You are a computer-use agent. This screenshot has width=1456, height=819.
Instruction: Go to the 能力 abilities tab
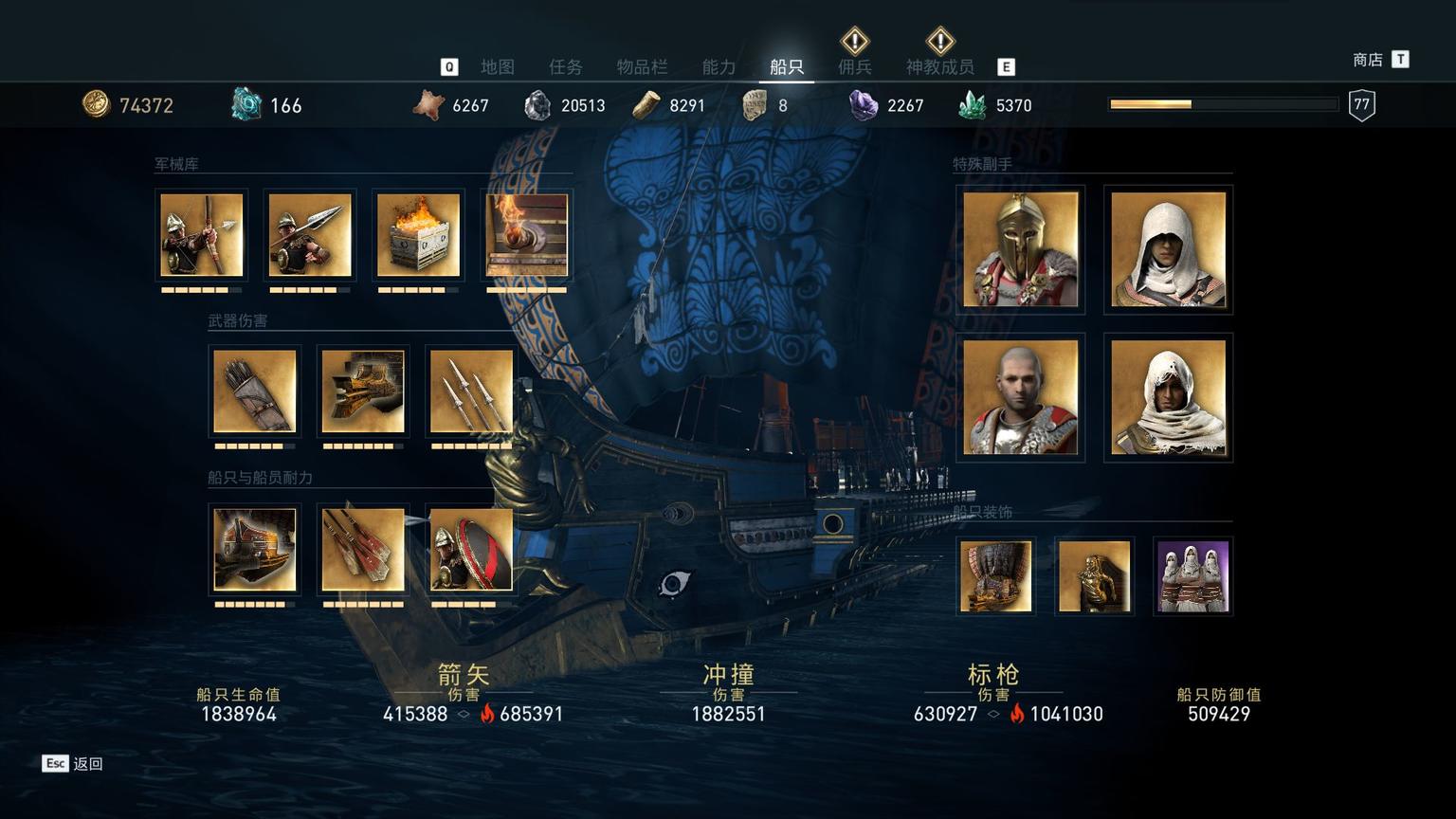point(719,66)
